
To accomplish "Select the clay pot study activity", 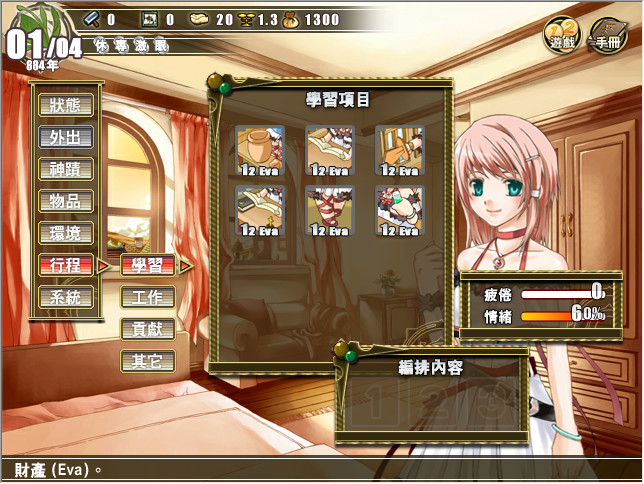I will 260,151.
